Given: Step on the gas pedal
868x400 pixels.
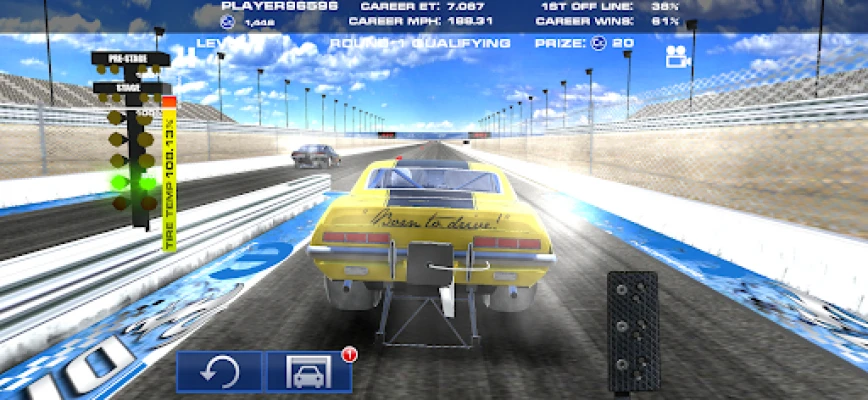Looking at the screenshot, I should point(632,331).
